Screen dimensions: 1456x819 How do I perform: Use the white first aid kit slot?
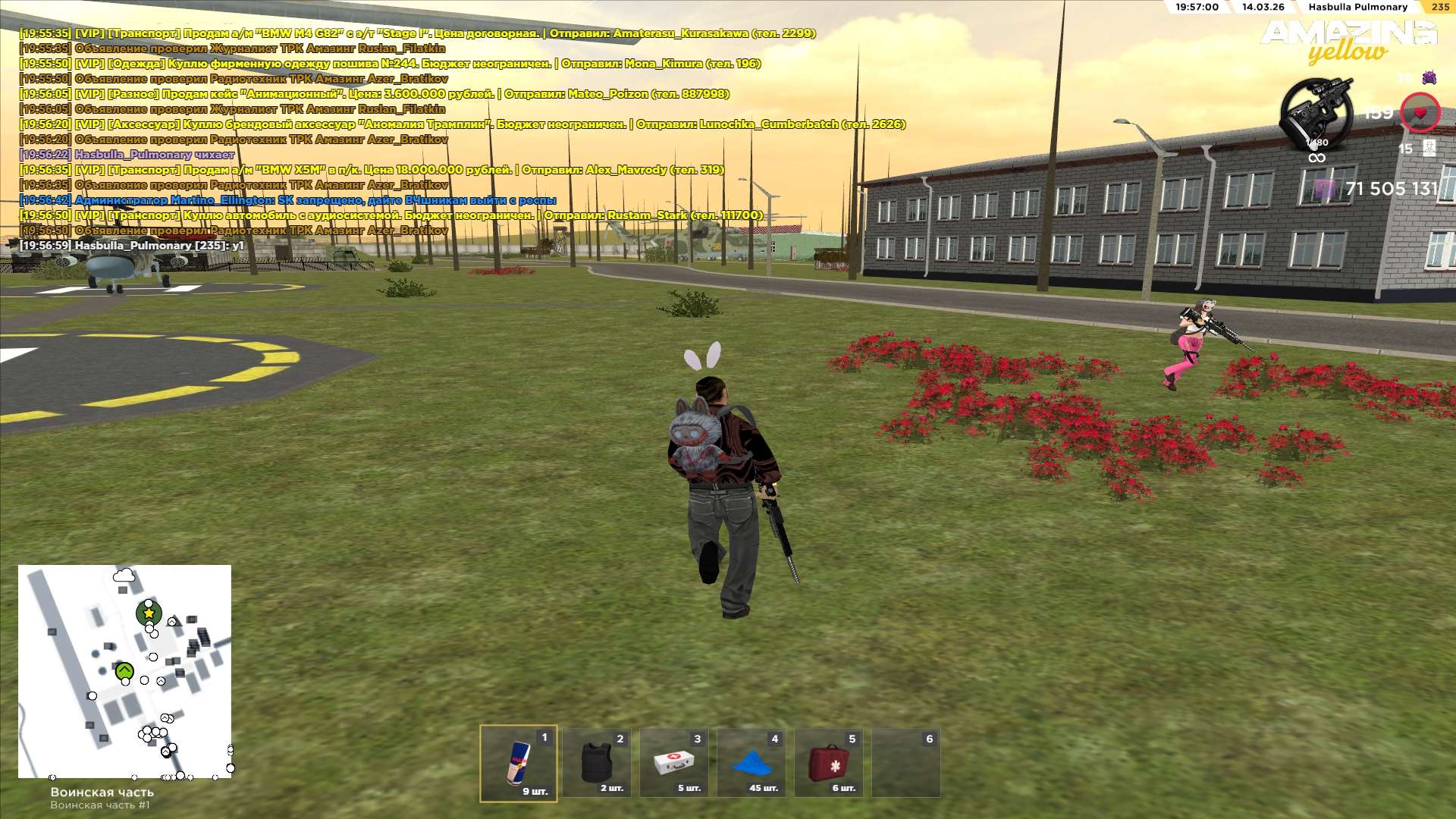674,763
